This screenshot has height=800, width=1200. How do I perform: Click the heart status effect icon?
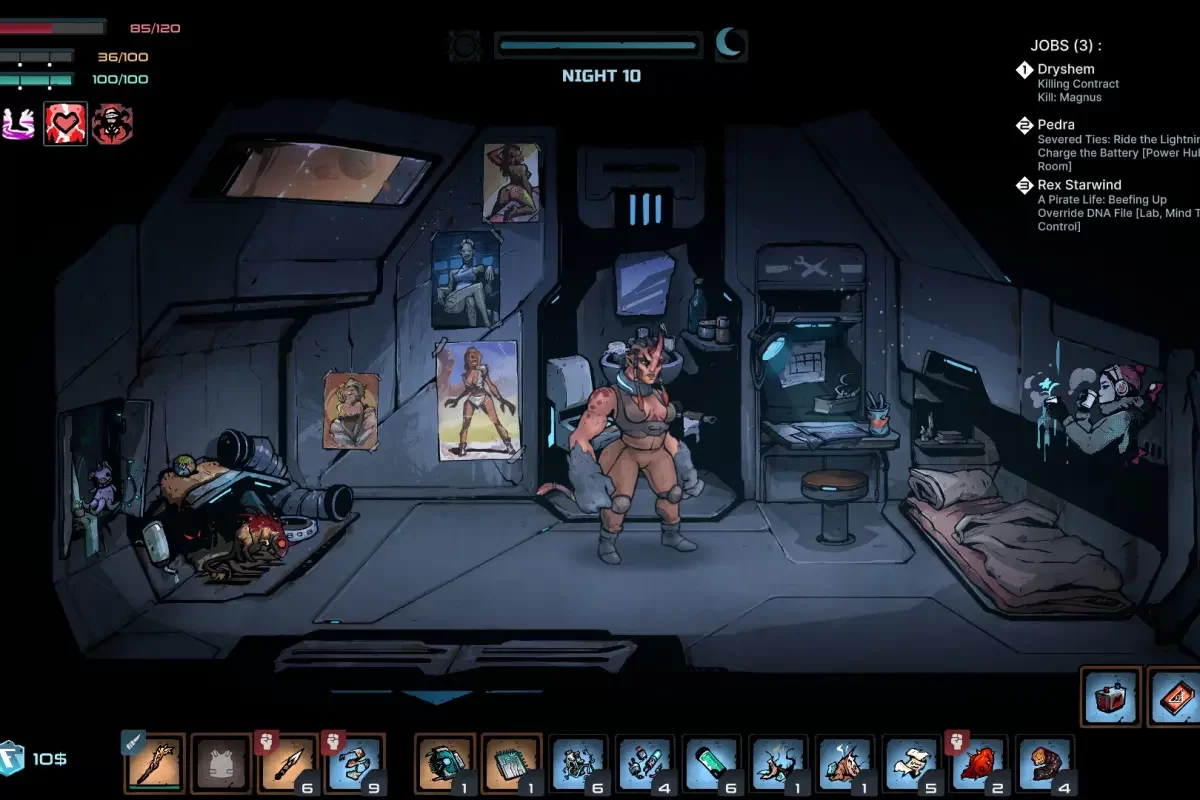tap(65, 124)
